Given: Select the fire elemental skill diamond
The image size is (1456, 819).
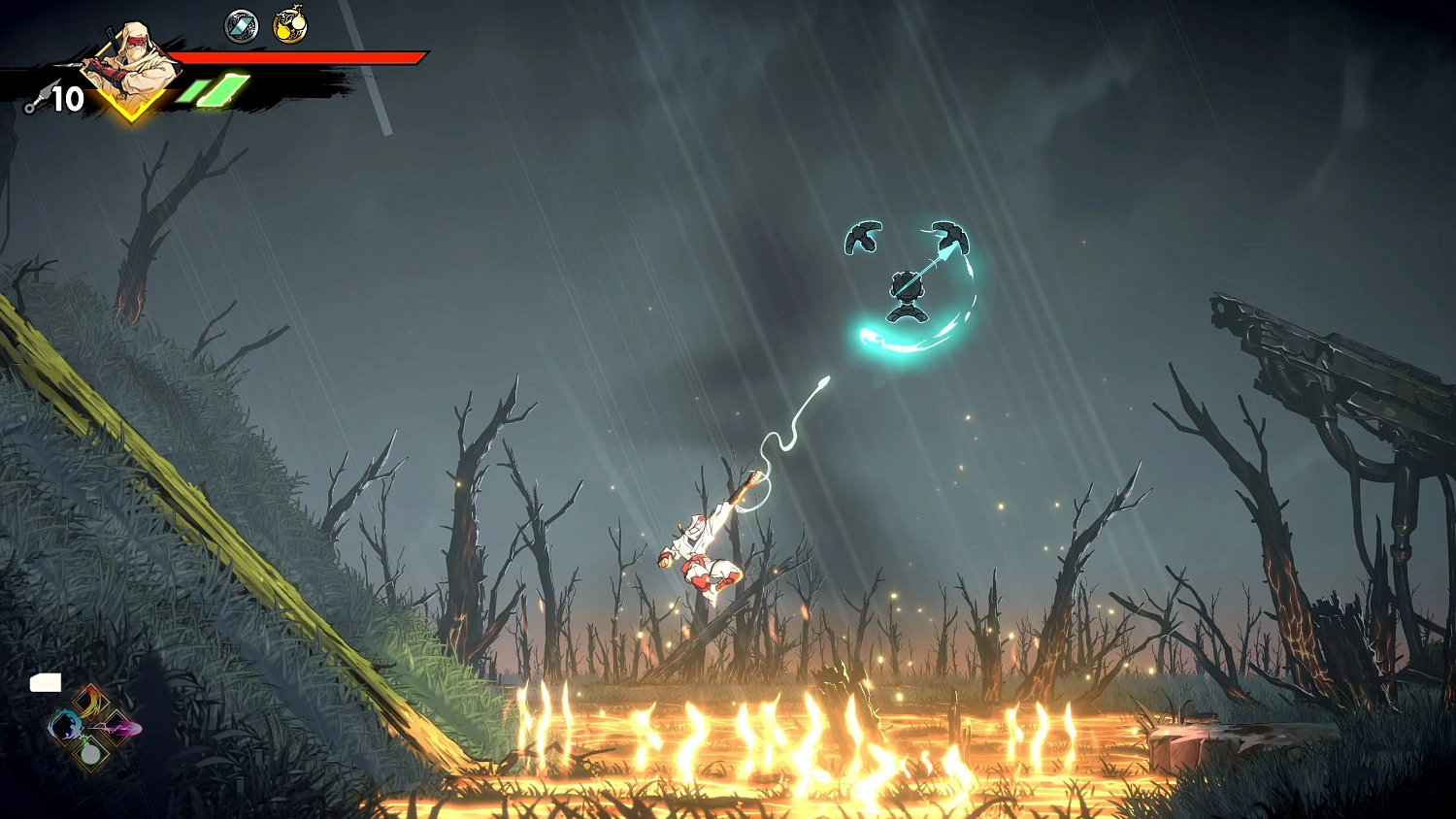Looking at the screenshot, I should click(x=92, y=702).
